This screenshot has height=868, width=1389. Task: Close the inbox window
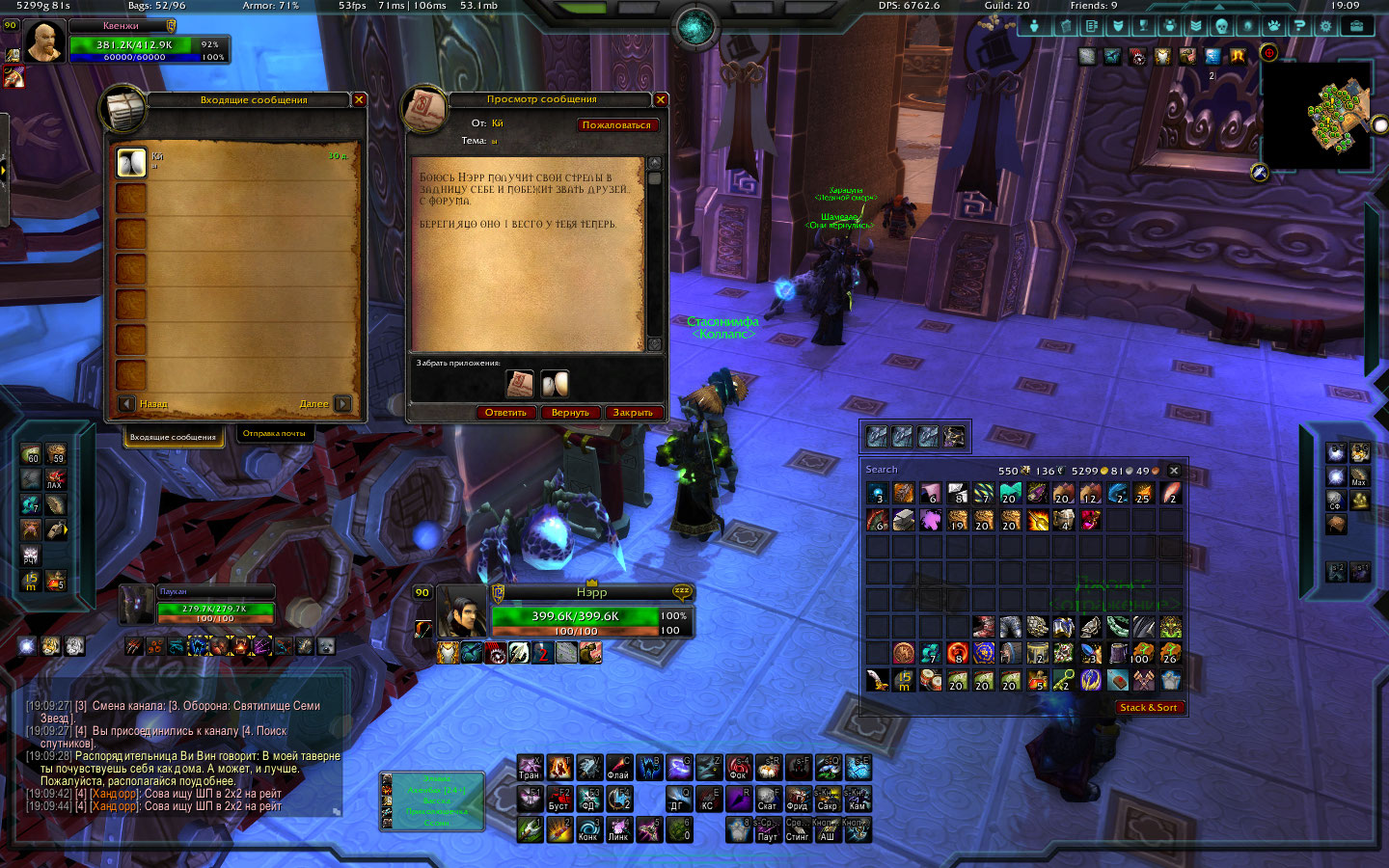click(x=359, y=99)
